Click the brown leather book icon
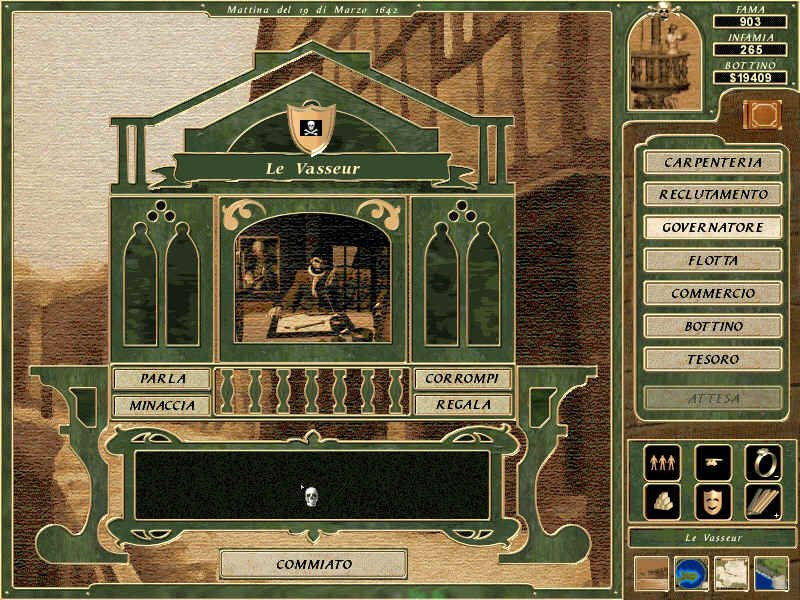 tap(760, 115)
